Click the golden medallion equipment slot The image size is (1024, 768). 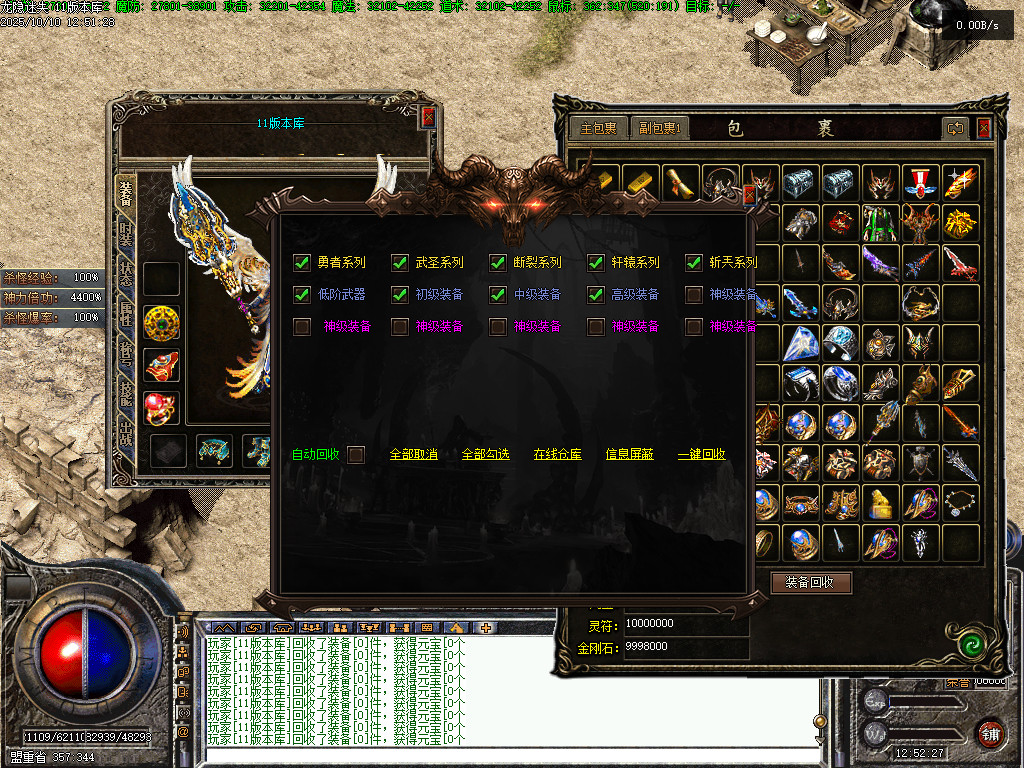coord(161,323)
